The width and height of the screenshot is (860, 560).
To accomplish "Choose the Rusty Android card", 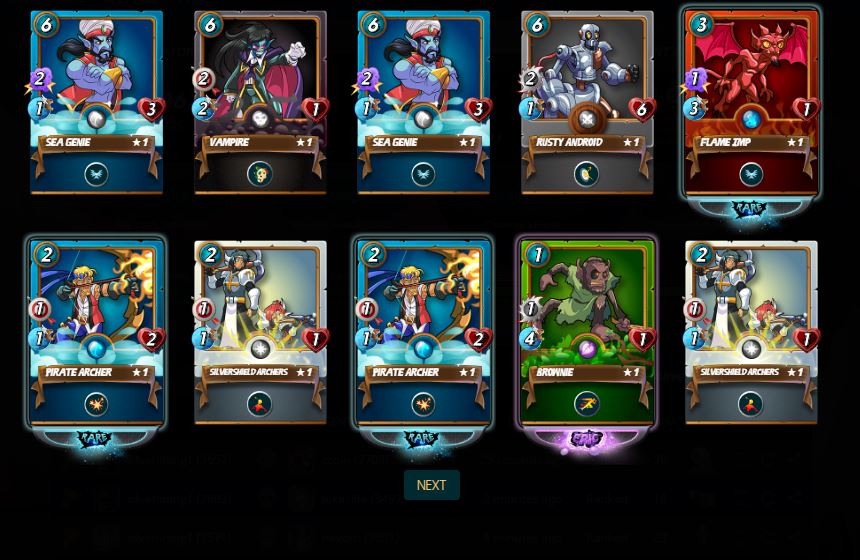I will (x=587, y=102).
